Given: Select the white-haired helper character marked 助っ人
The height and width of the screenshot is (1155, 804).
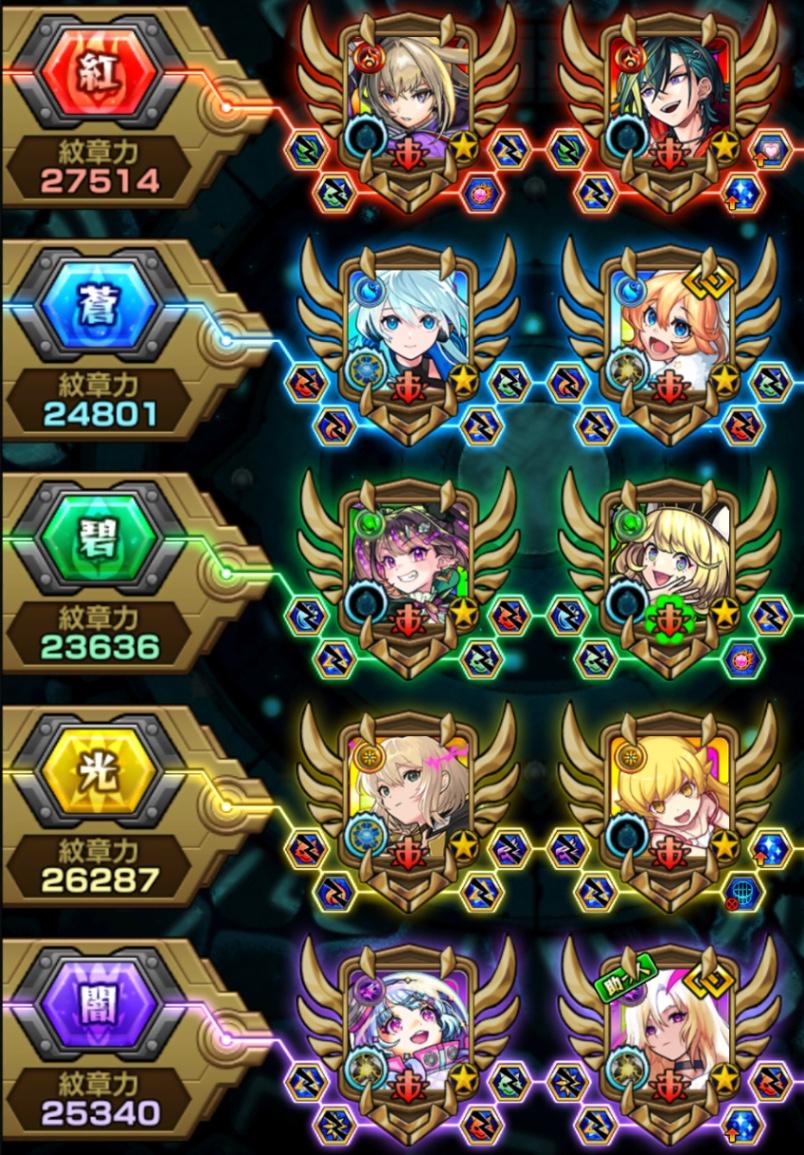Looking at the screenshot, I should [669, 1022].
